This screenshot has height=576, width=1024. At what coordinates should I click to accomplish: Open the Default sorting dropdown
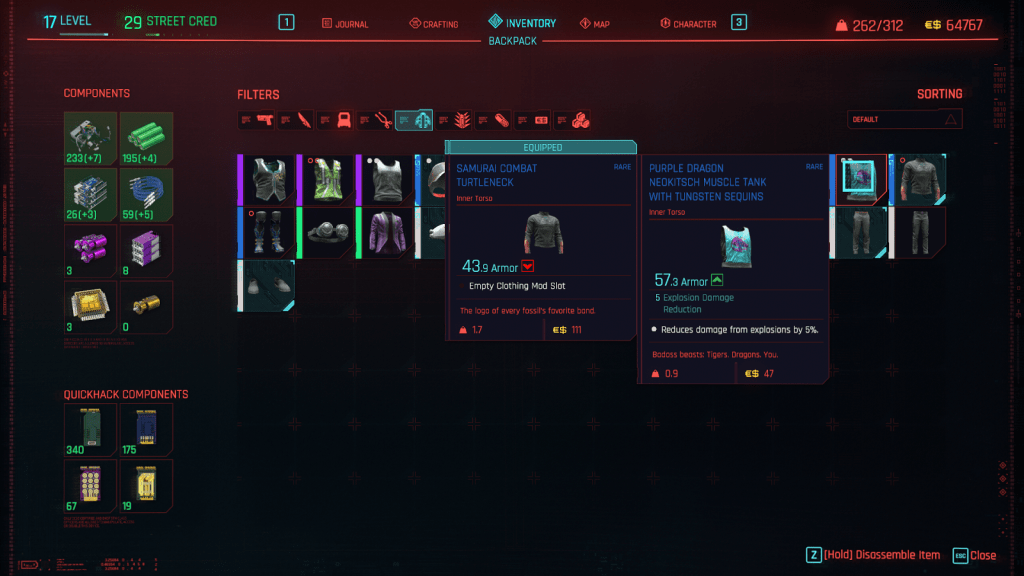click(x=904, y=120)
